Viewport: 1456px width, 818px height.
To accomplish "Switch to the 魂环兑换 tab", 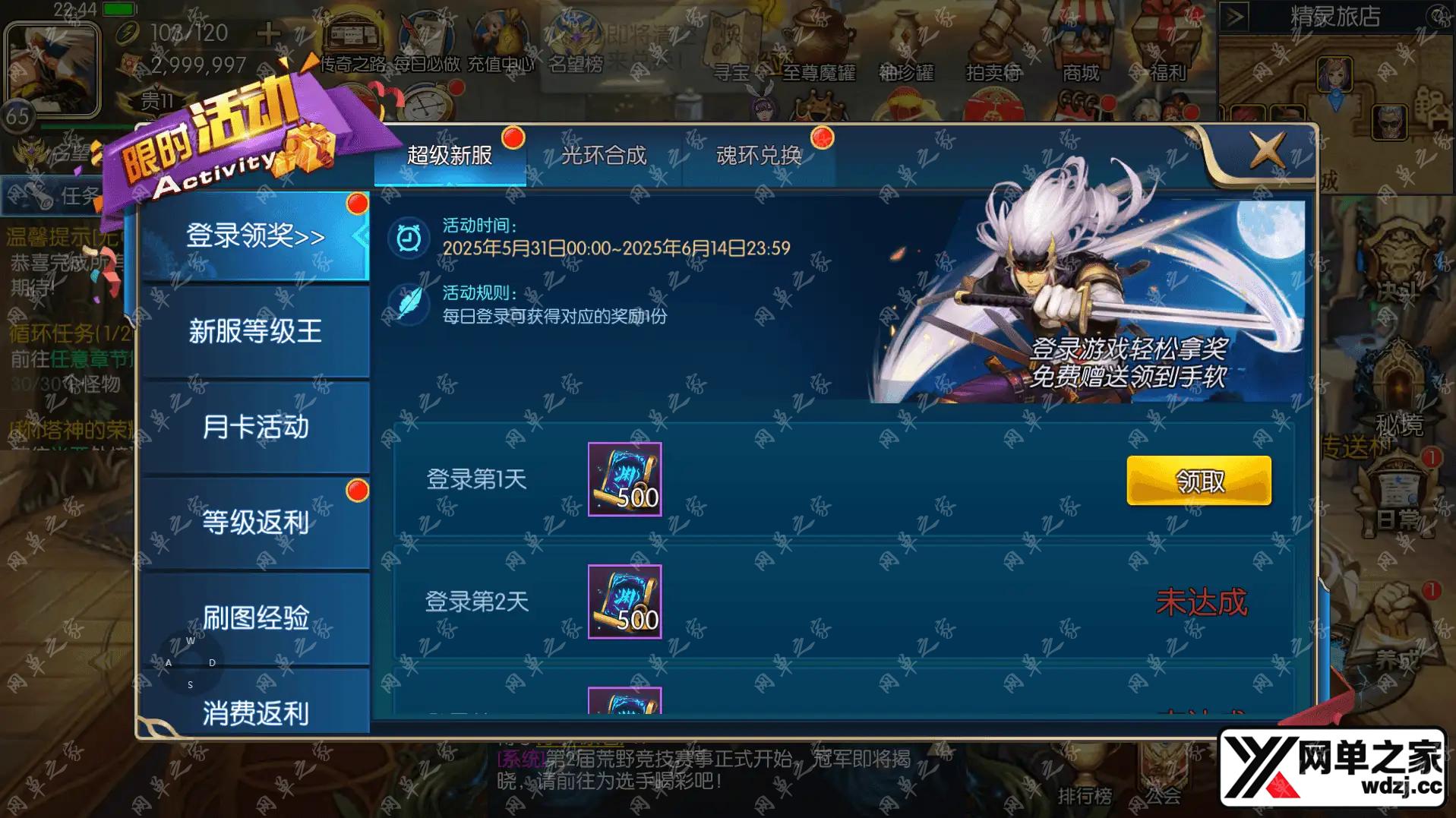I will (759, 156).
